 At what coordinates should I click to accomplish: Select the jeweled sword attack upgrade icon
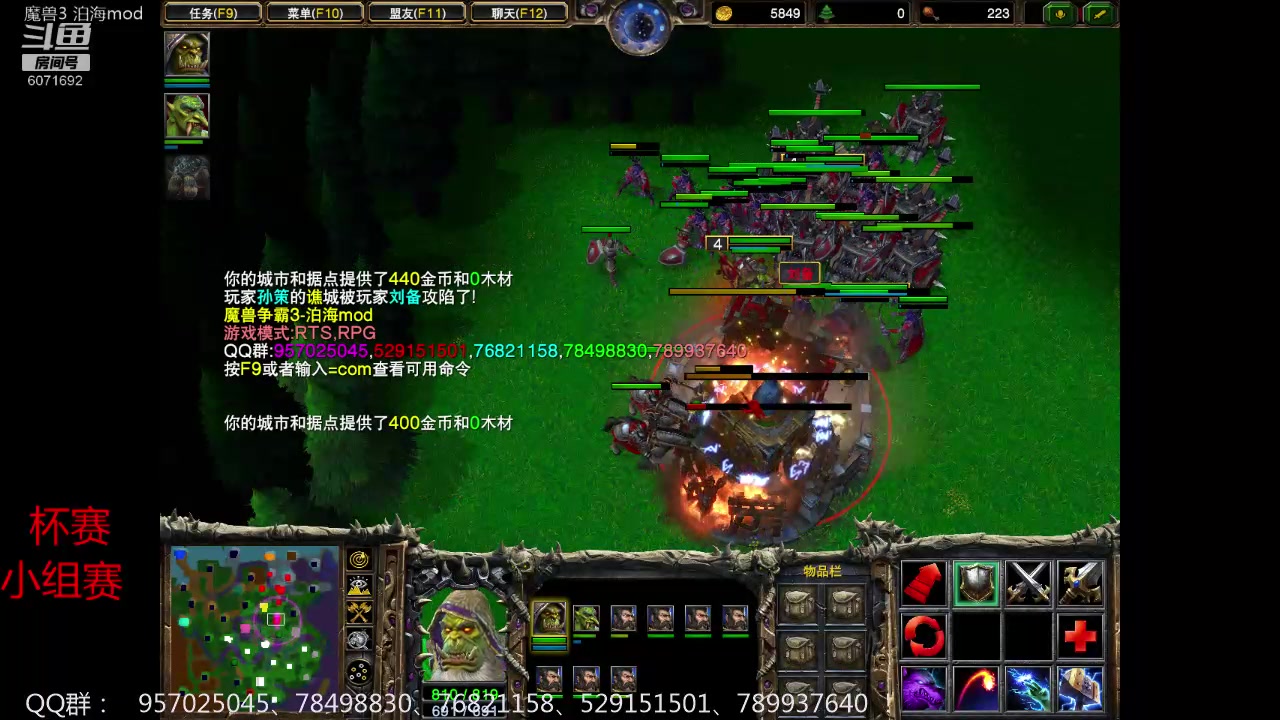(1082, 583)
